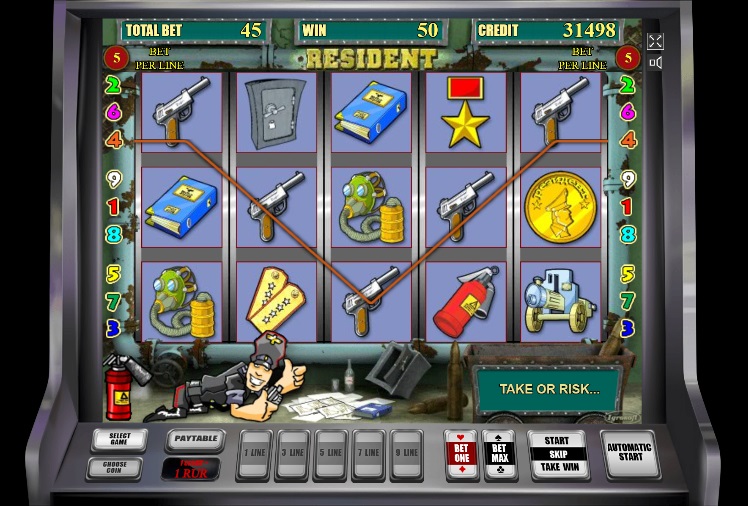Image resolution: width=748 pixels, height=506 pixels.
Task: Toggle fullscreen with the arrows icon
Action: point(655,41)
